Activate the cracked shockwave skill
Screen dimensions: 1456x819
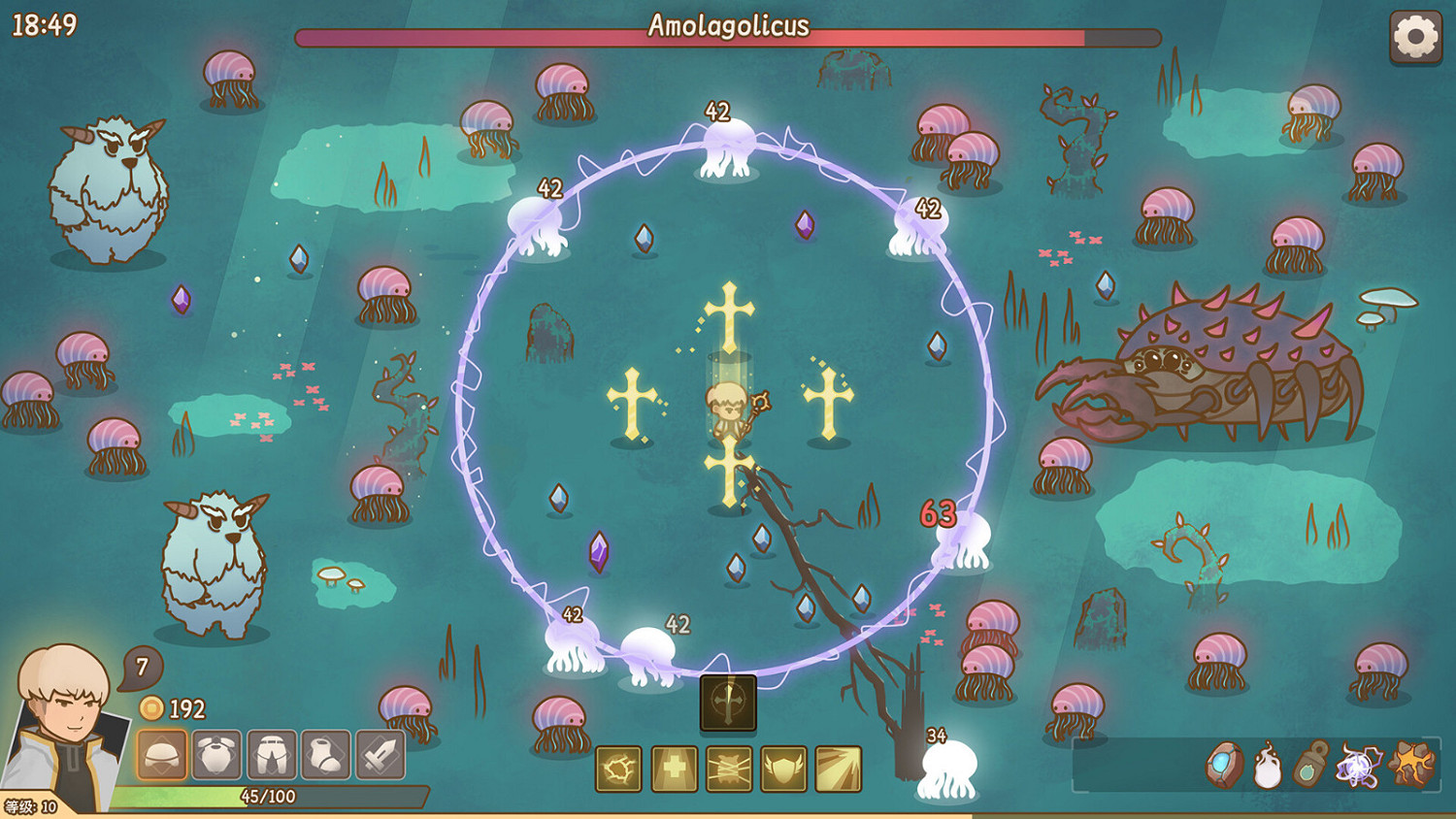618,767
